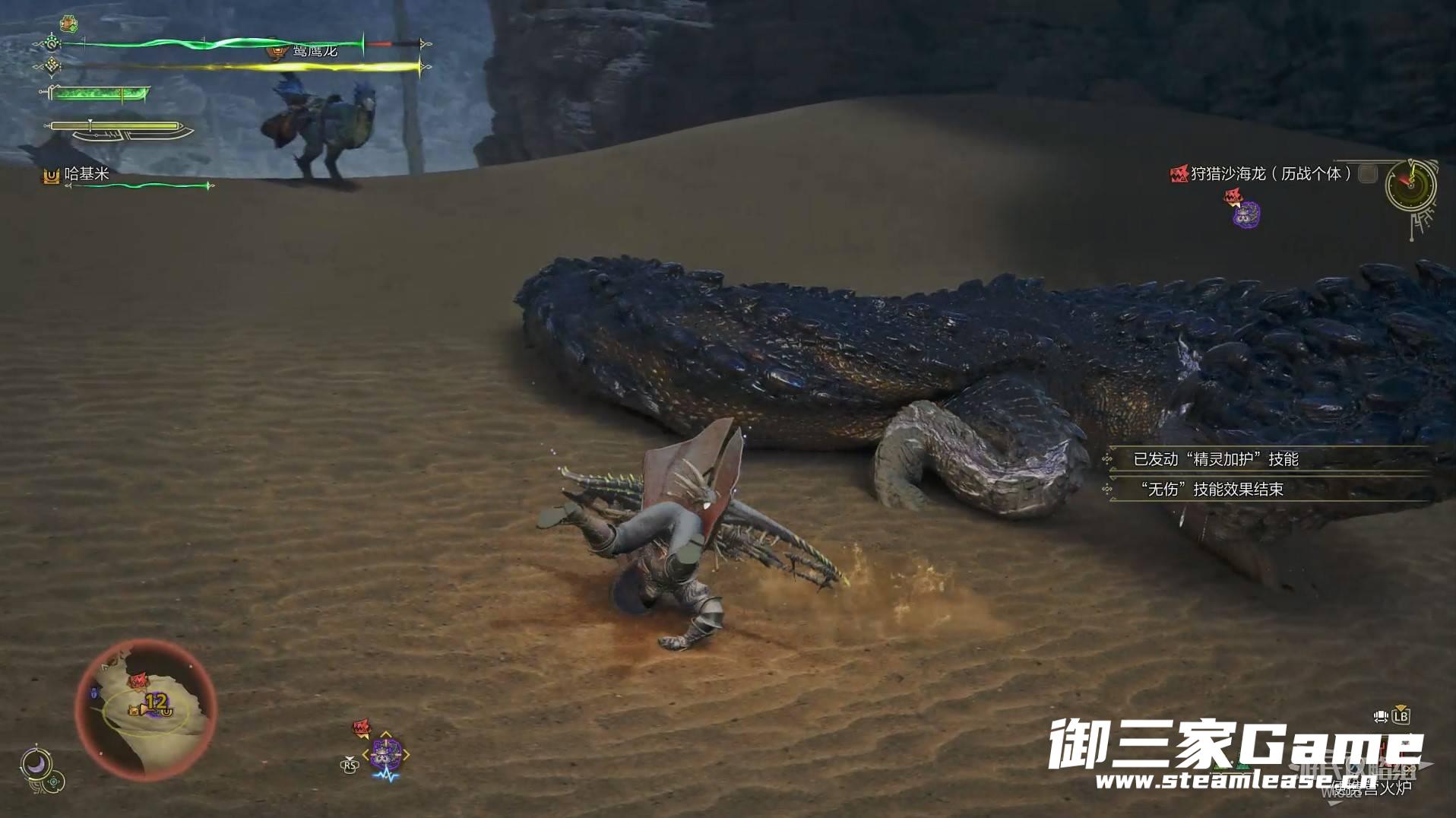Click the green buff status icon above health
Viewport: 1456px width, 818px height.
click(69, 24)
